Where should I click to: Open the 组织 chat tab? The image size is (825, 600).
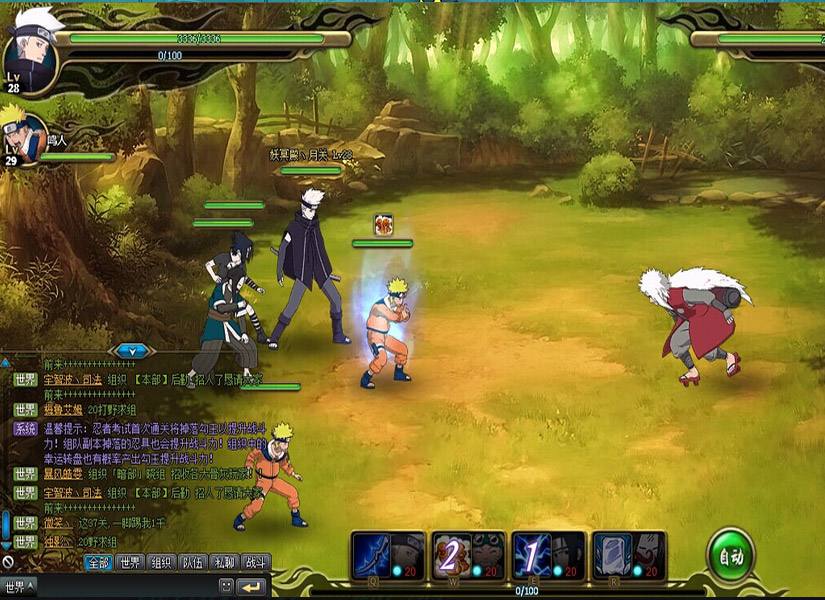pos(161,563)
